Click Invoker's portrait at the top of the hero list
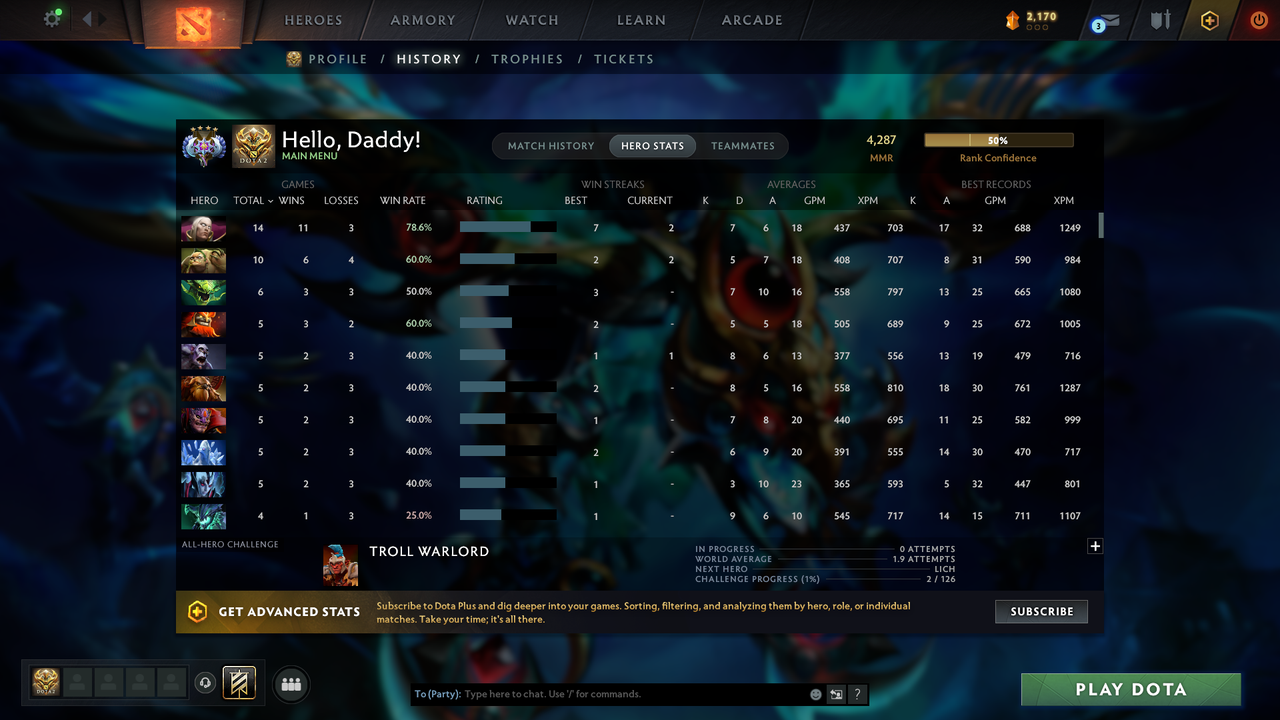This screenshot has width=1280, height=720. point(203,228)
